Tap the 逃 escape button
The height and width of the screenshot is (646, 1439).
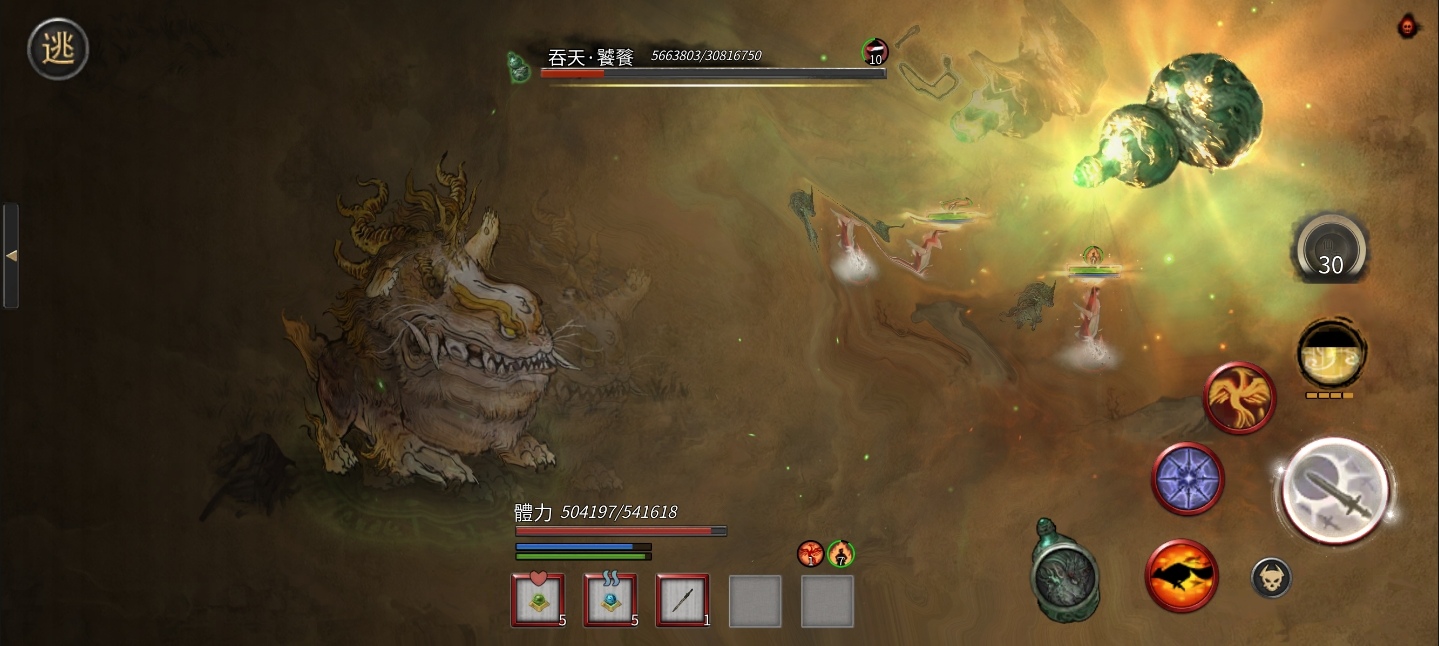(58, 48)
